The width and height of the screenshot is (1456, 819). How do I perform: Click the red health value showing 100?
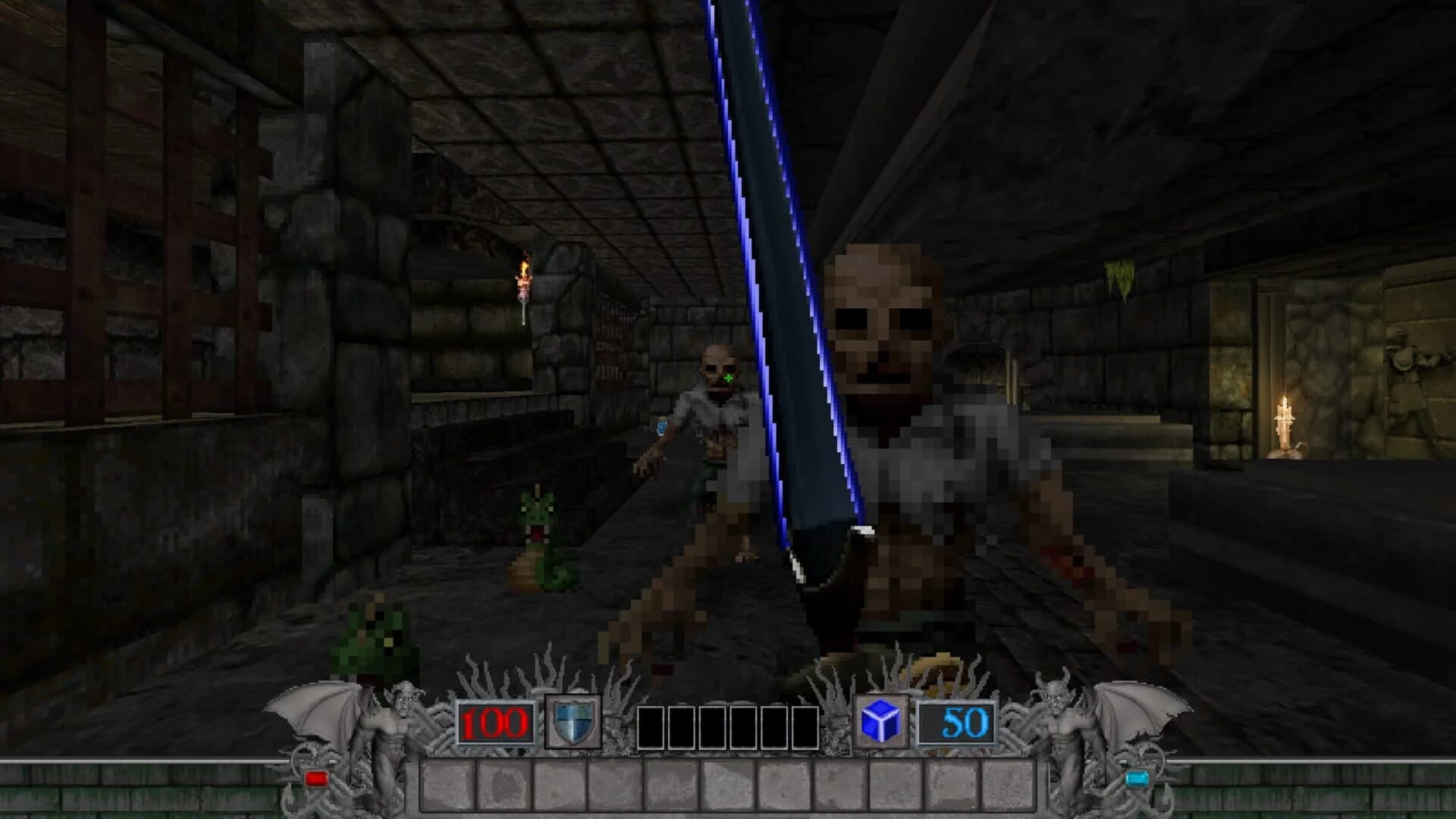pyautogui.click(x=493, y=723)
